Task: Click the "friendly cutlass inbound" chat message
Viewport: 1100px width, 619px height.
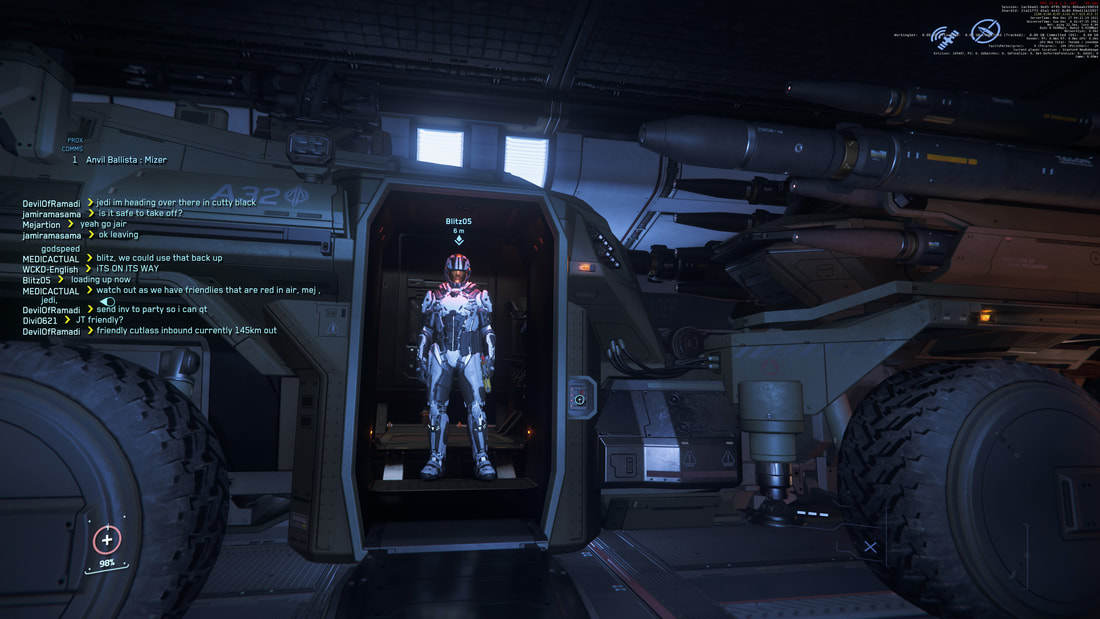Action: 186,331
